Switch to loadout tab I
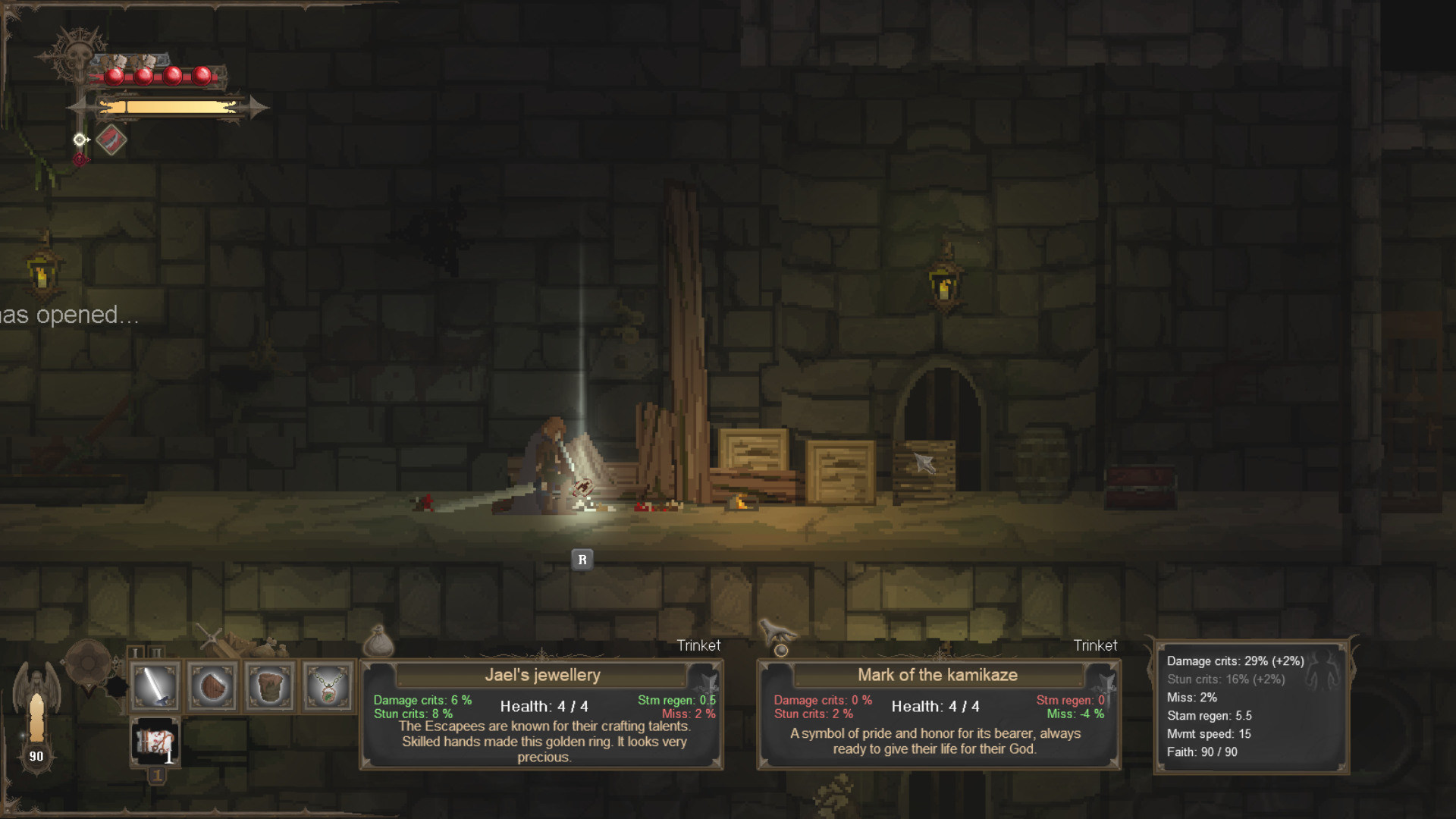The image size is (1456, 819). [136, 652]
